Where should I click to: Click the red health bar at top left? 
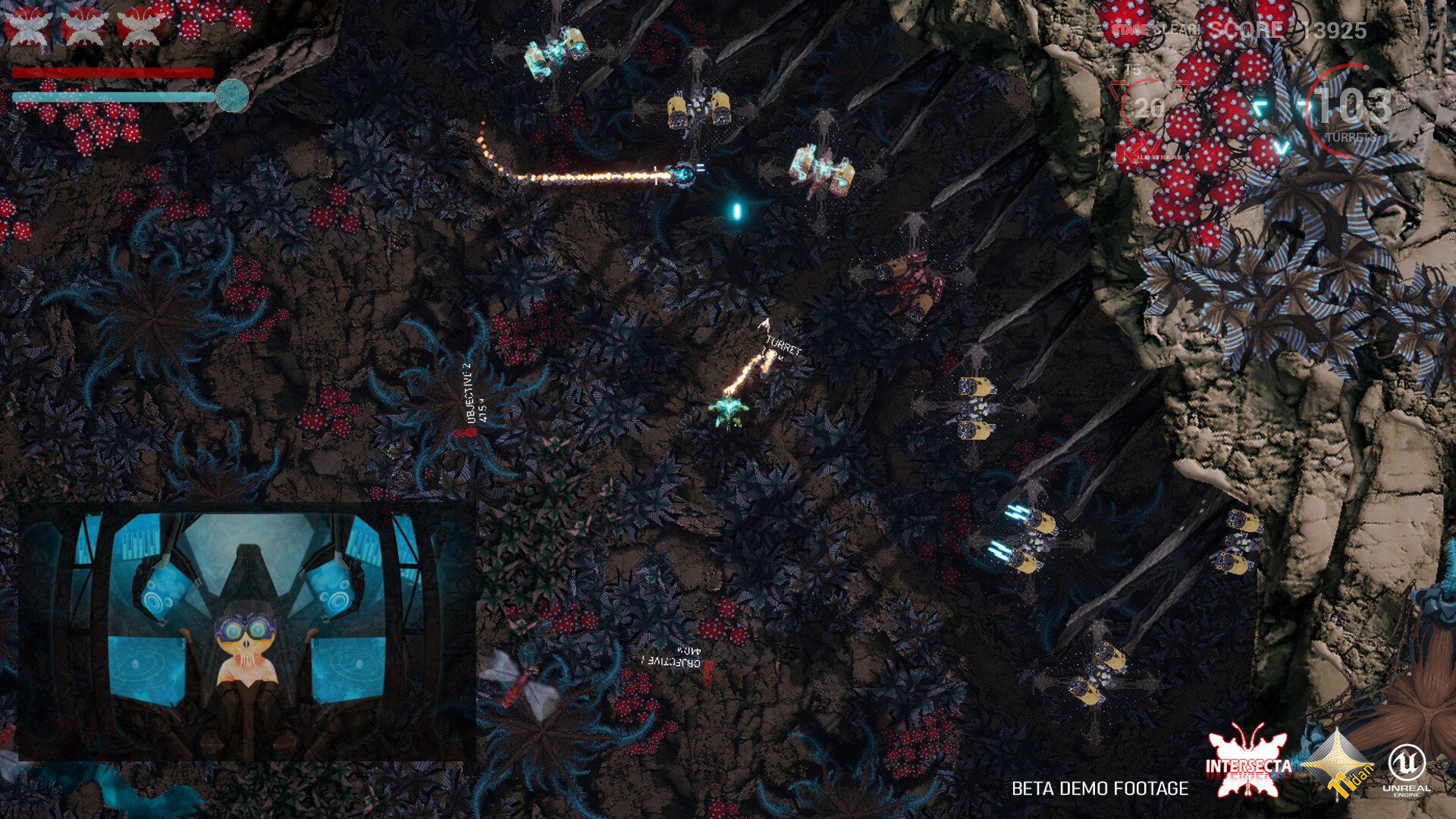coord(112,71)
